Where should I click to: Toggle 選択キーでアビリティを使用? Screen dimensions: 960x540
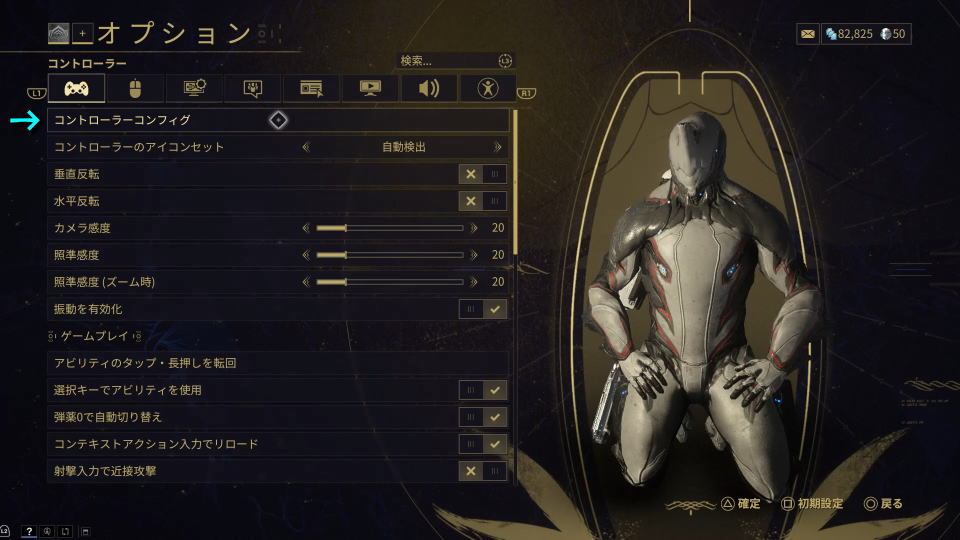483,389
